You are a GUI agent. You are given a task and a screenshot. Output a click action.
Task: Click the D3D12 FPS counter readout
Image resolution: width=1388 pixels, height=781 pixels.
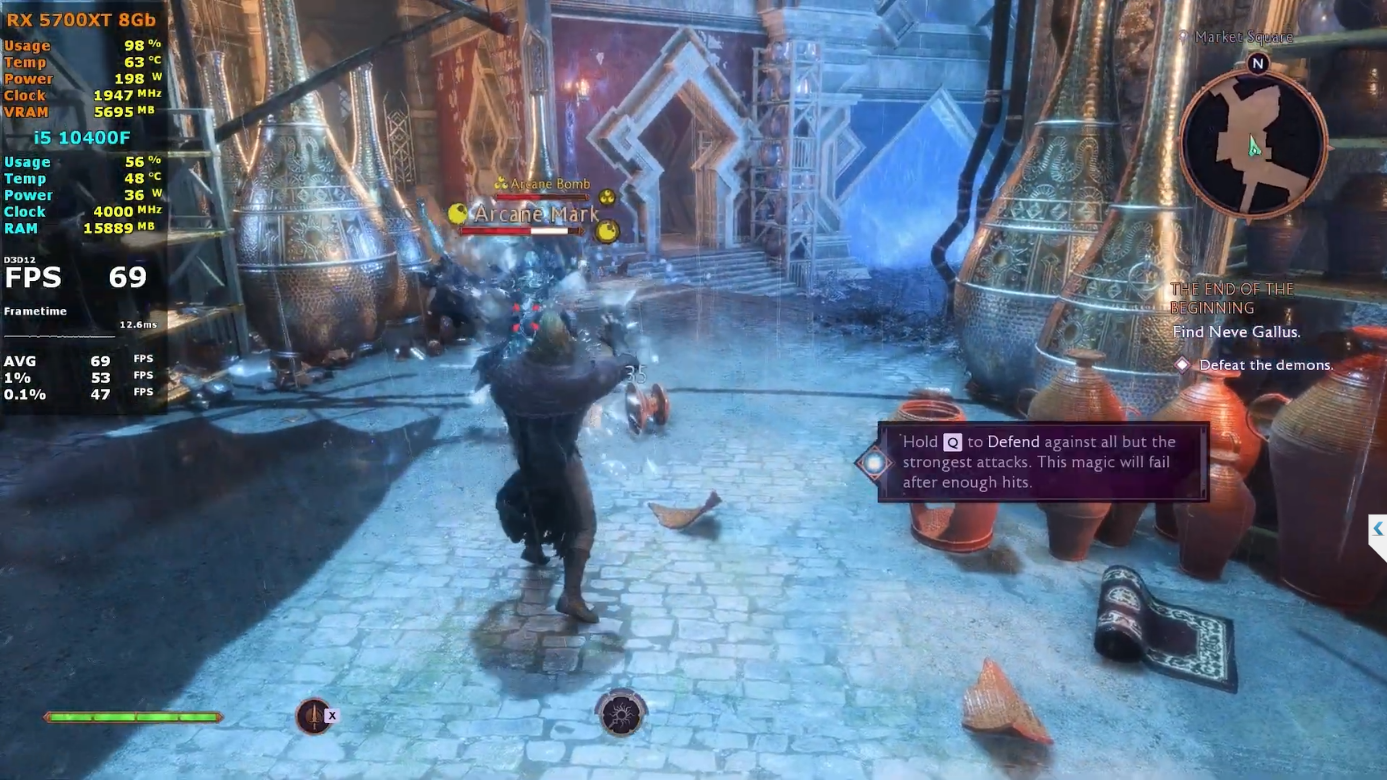coord(78,277)
